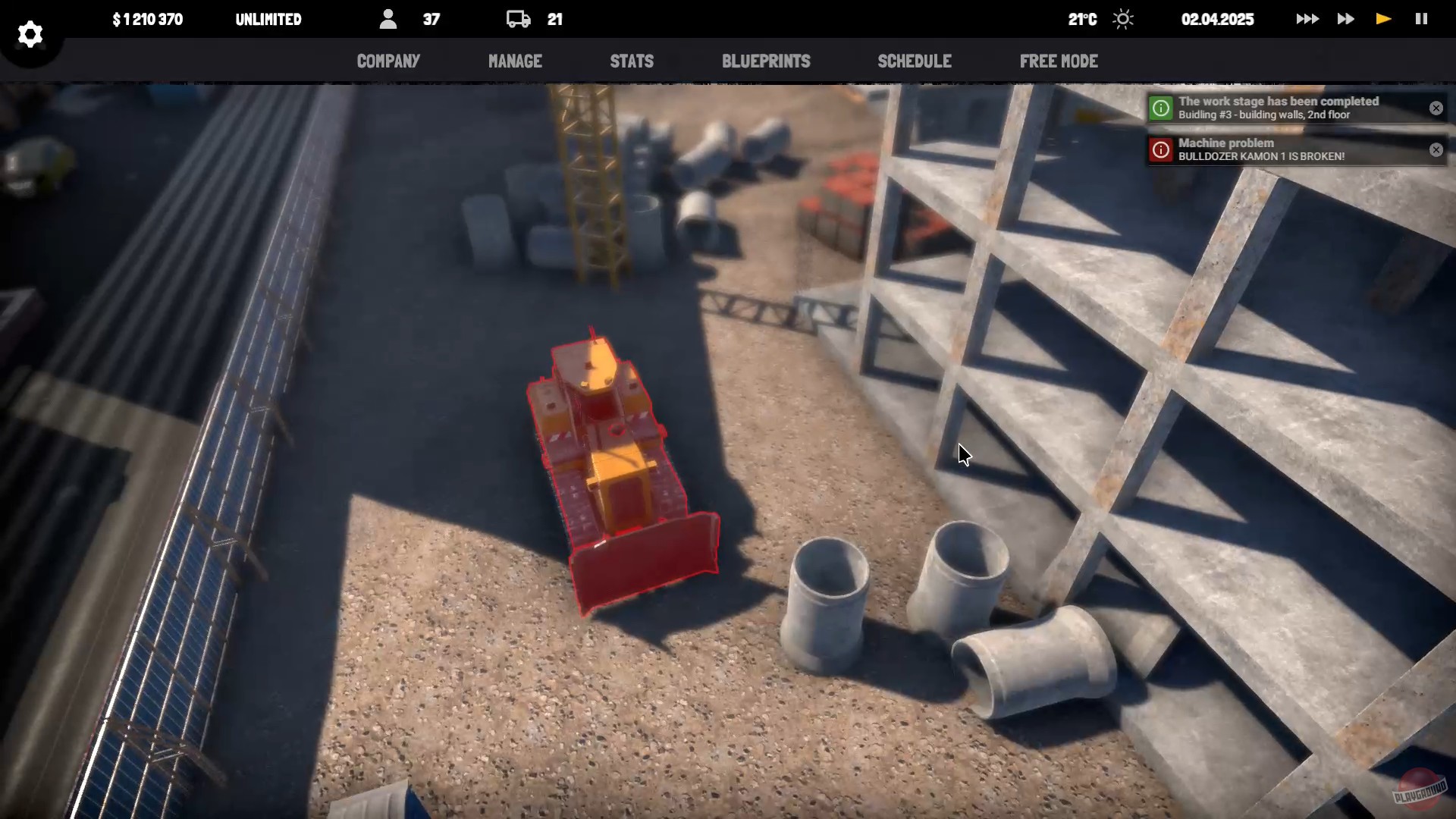1456x819 pixels.
Task: View the STATS page
Action: point(632,61)
